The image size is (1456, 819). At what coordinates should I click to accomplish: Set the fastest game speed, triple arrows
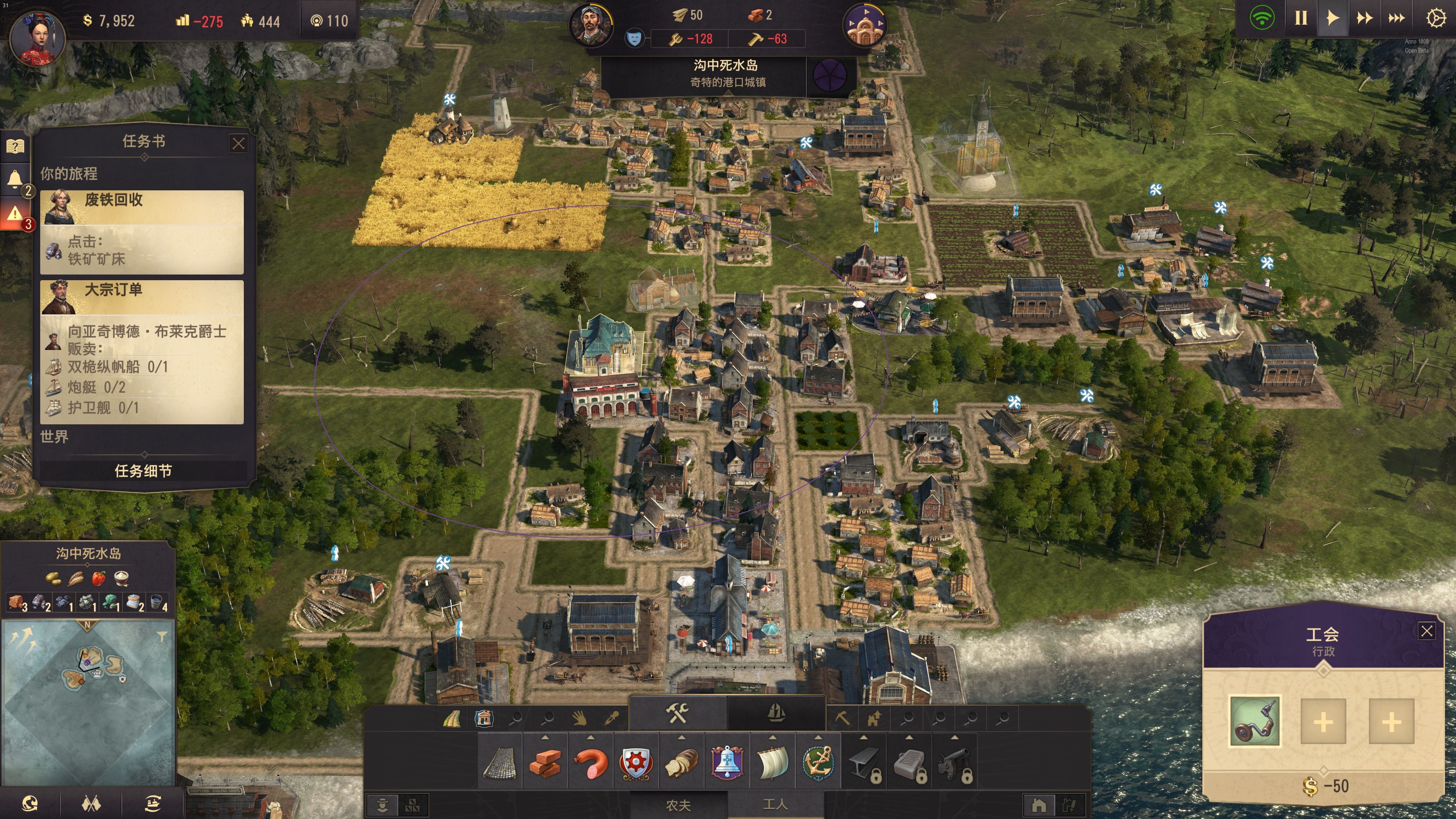pyautogui.click(x=1396, y=18)
